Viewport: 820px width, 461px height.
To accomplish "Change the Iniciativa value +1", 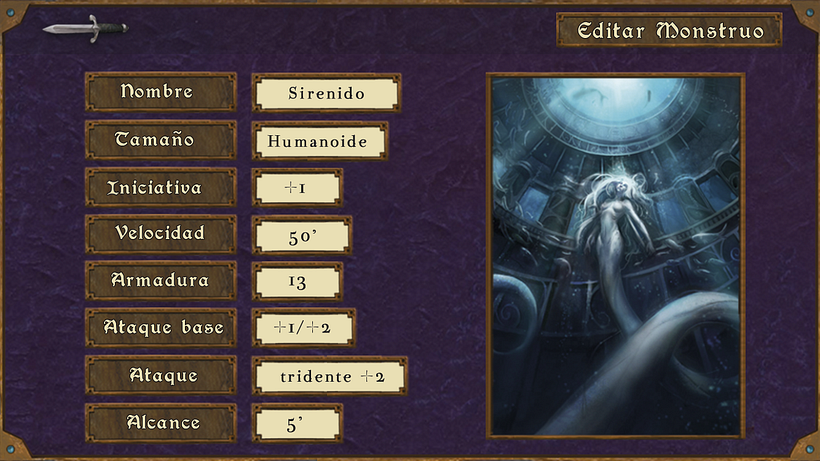I will click(297, 188).
